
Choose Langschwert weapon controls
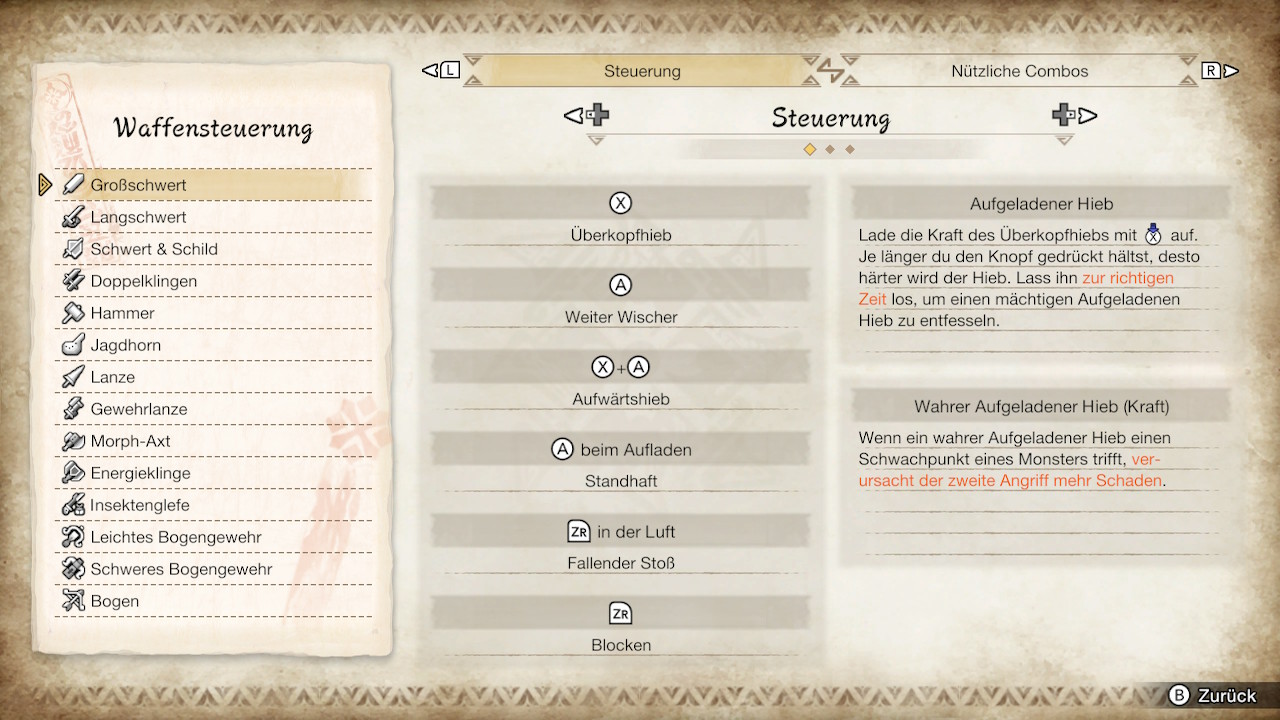click(x=138, y=217)
